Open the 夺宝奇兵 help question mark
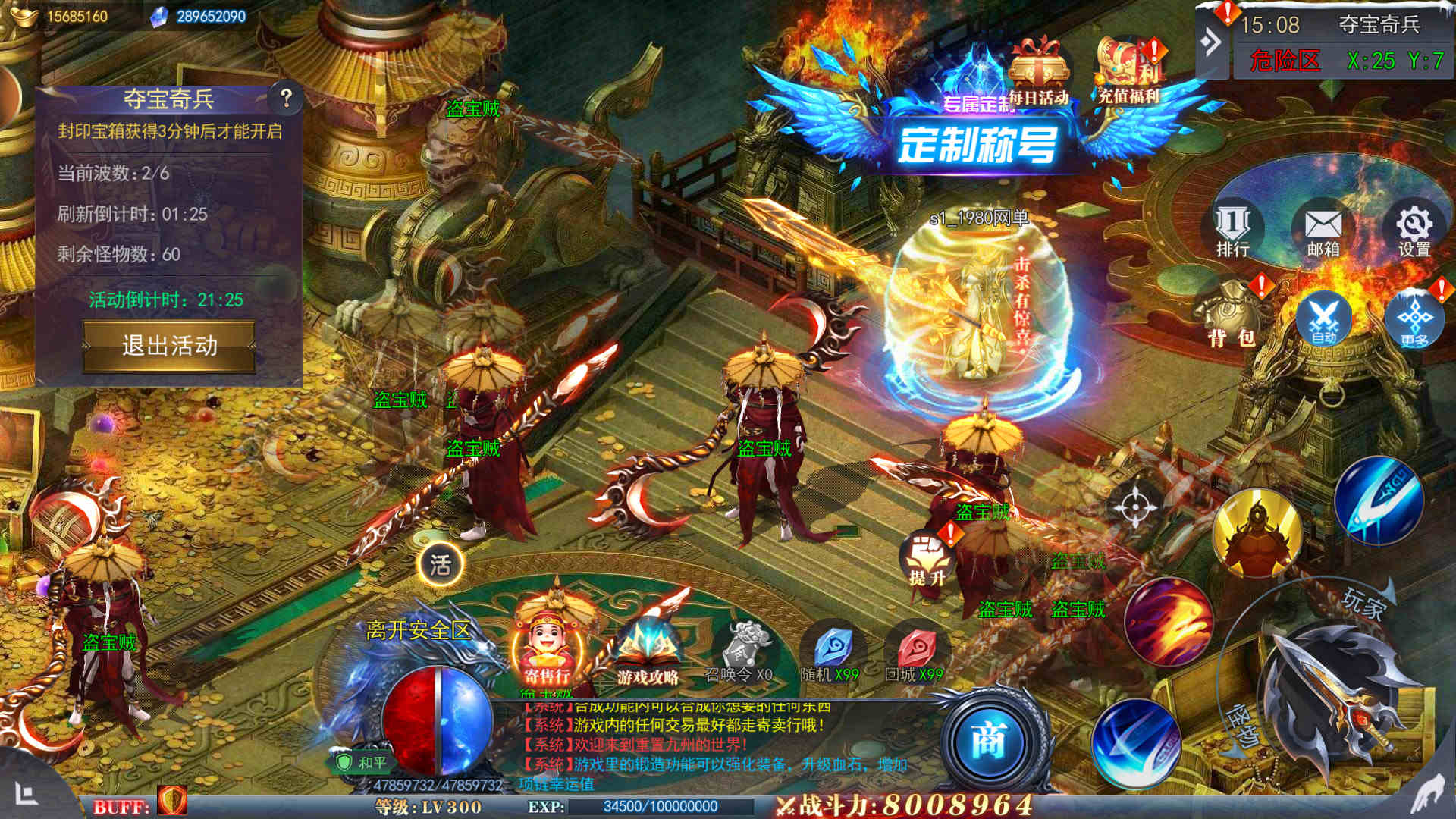Image resolution: width=1456 pixels, height=819 pixels. (x=286, y=98)
